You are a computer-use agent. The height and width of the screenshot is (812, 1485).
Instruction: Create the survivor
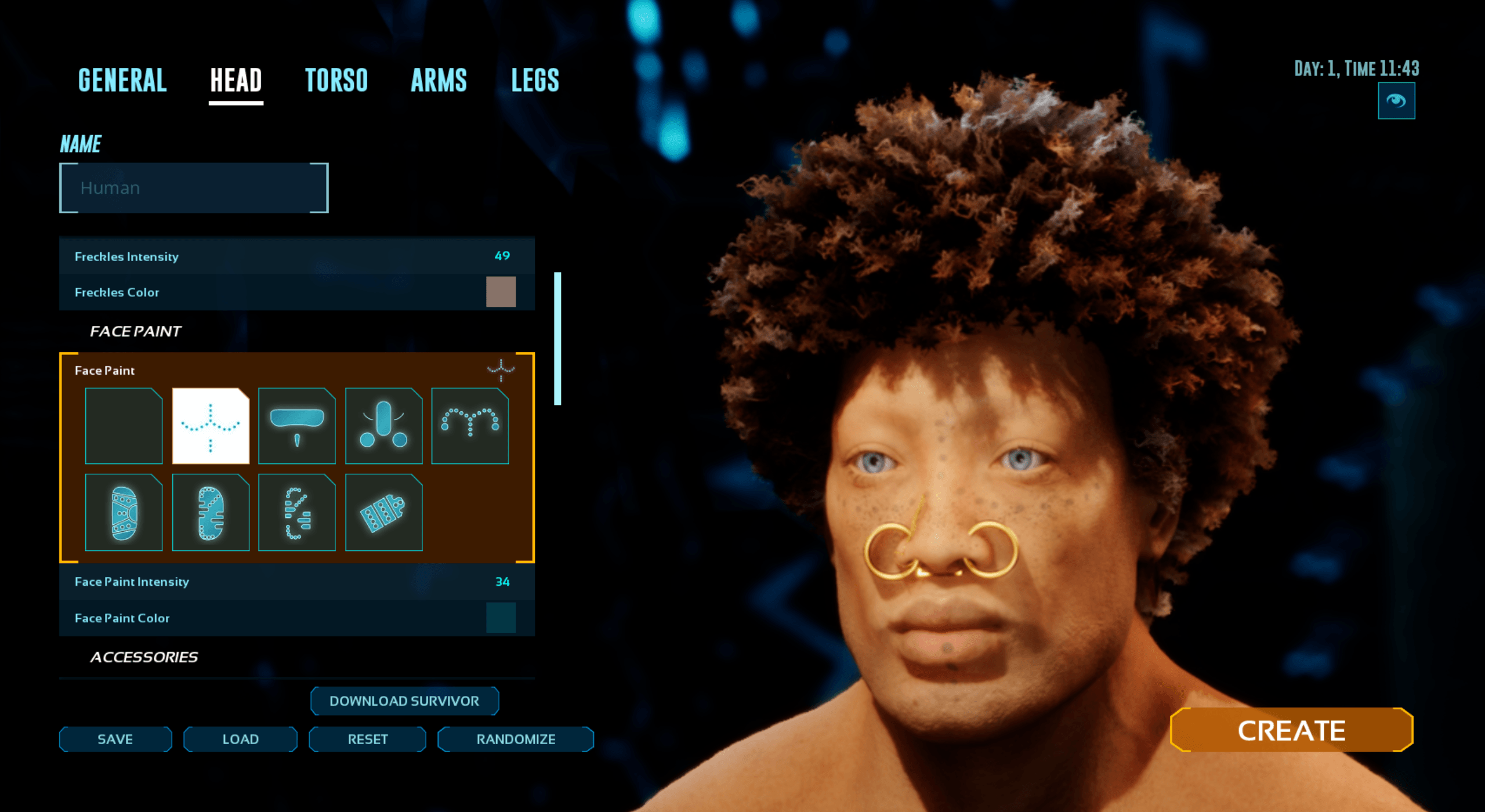(1291, 730)
